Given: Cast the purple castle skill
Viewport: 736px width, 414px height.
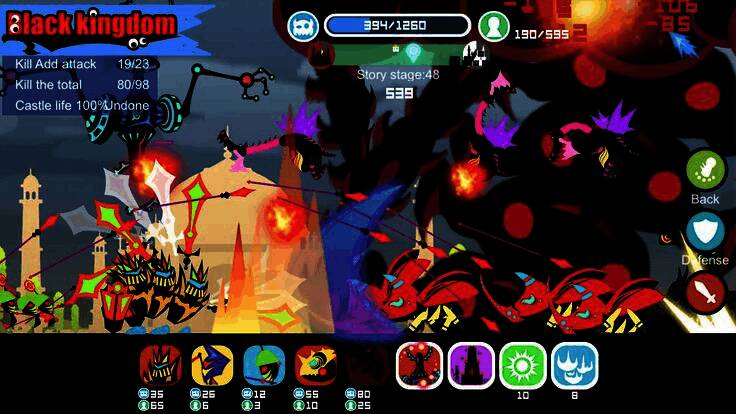Looking at the screenshot, I should [470, 365].
